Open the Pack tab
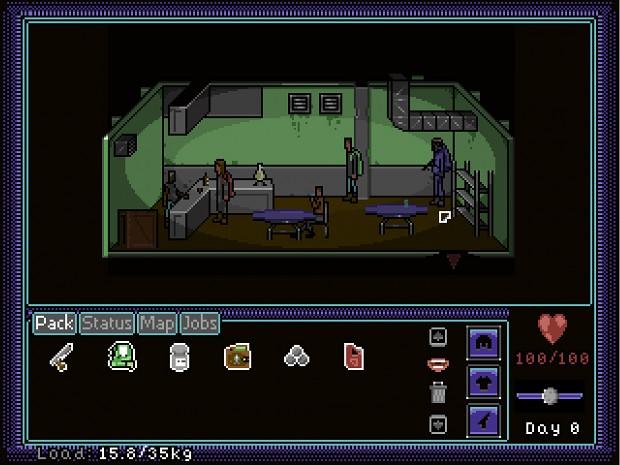The width and height of the screenshot is (620, 465). tap(55, 323)
